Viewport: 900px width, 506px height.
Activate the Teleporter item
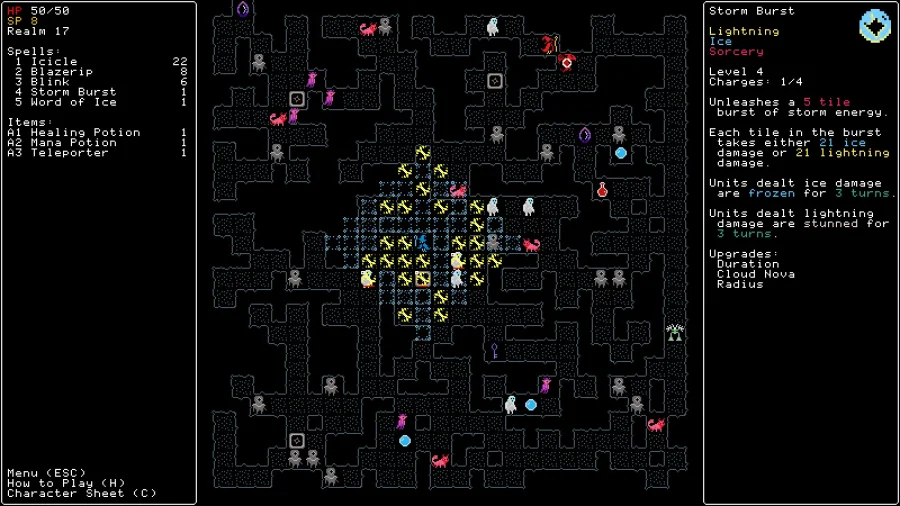click(69, 152)
